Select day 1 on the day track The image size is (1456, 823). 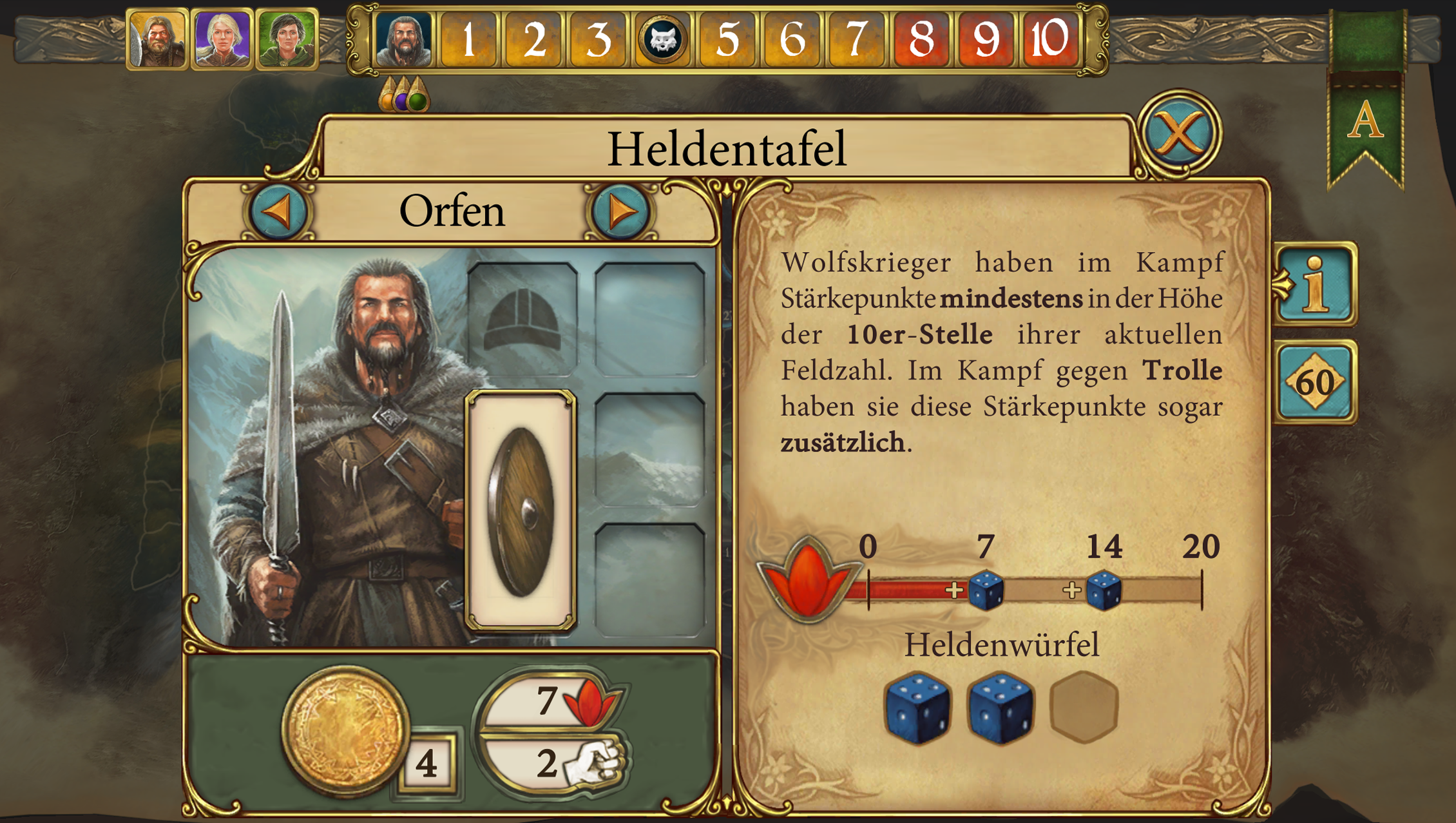coord(468,39)
